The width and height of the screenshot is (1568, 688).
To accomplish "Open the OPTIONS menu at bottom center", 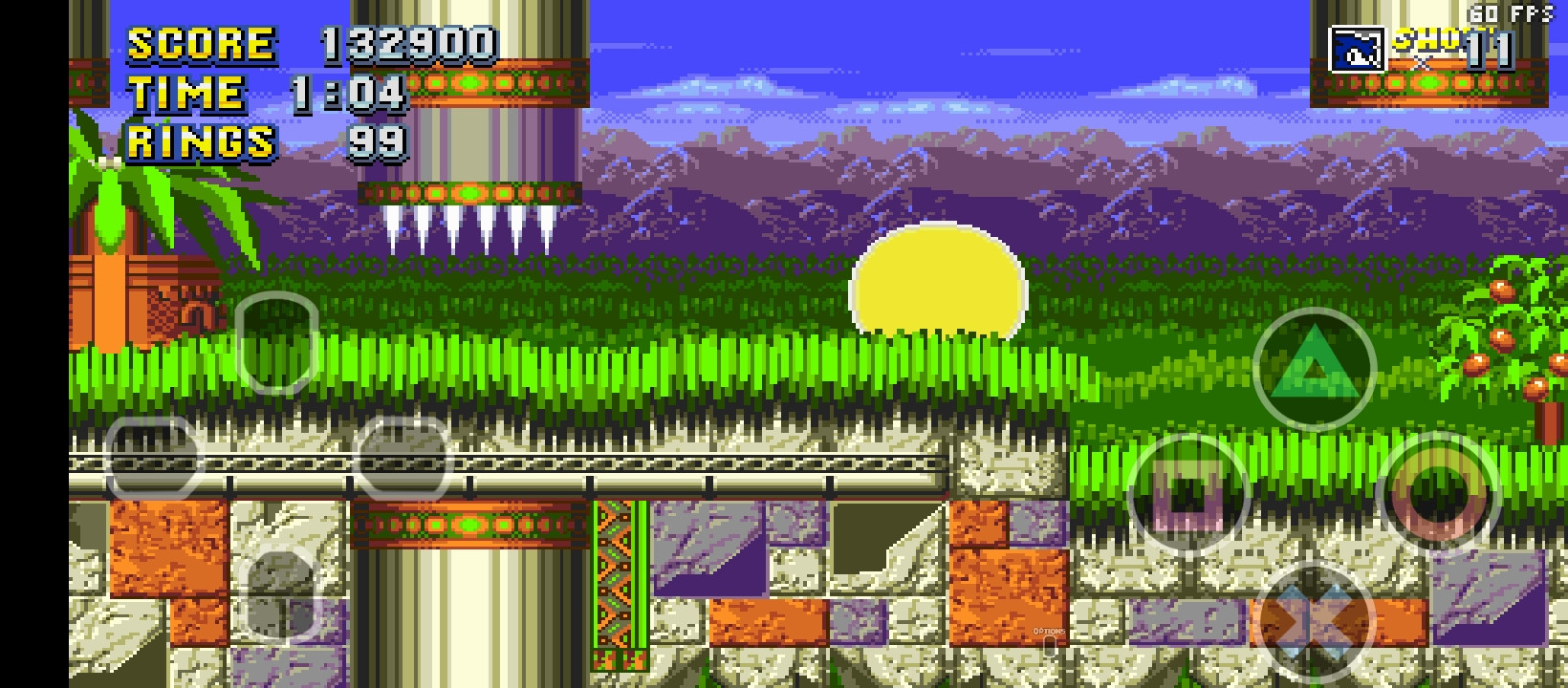I will [1049, 634].
